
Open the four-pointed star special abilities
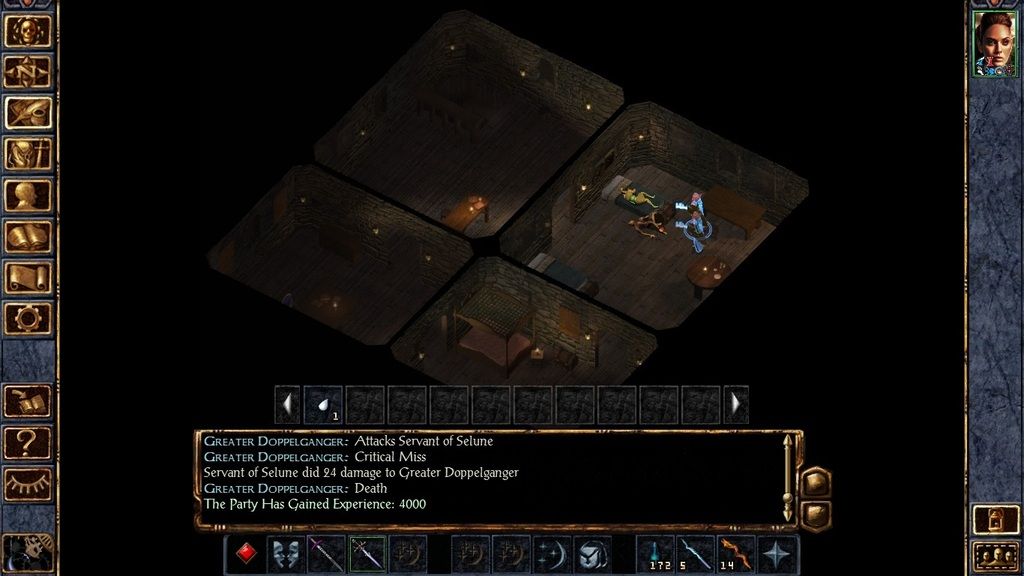click(x=778, y=554)
